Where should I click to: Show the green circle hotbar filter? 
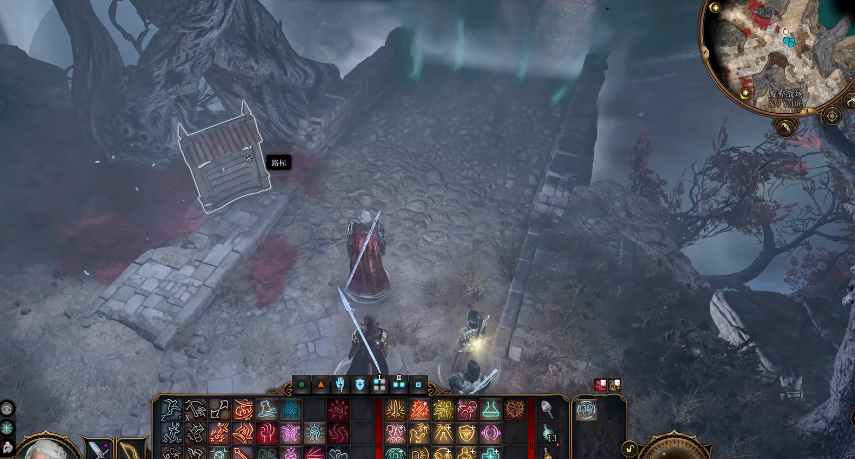(300, 383)
